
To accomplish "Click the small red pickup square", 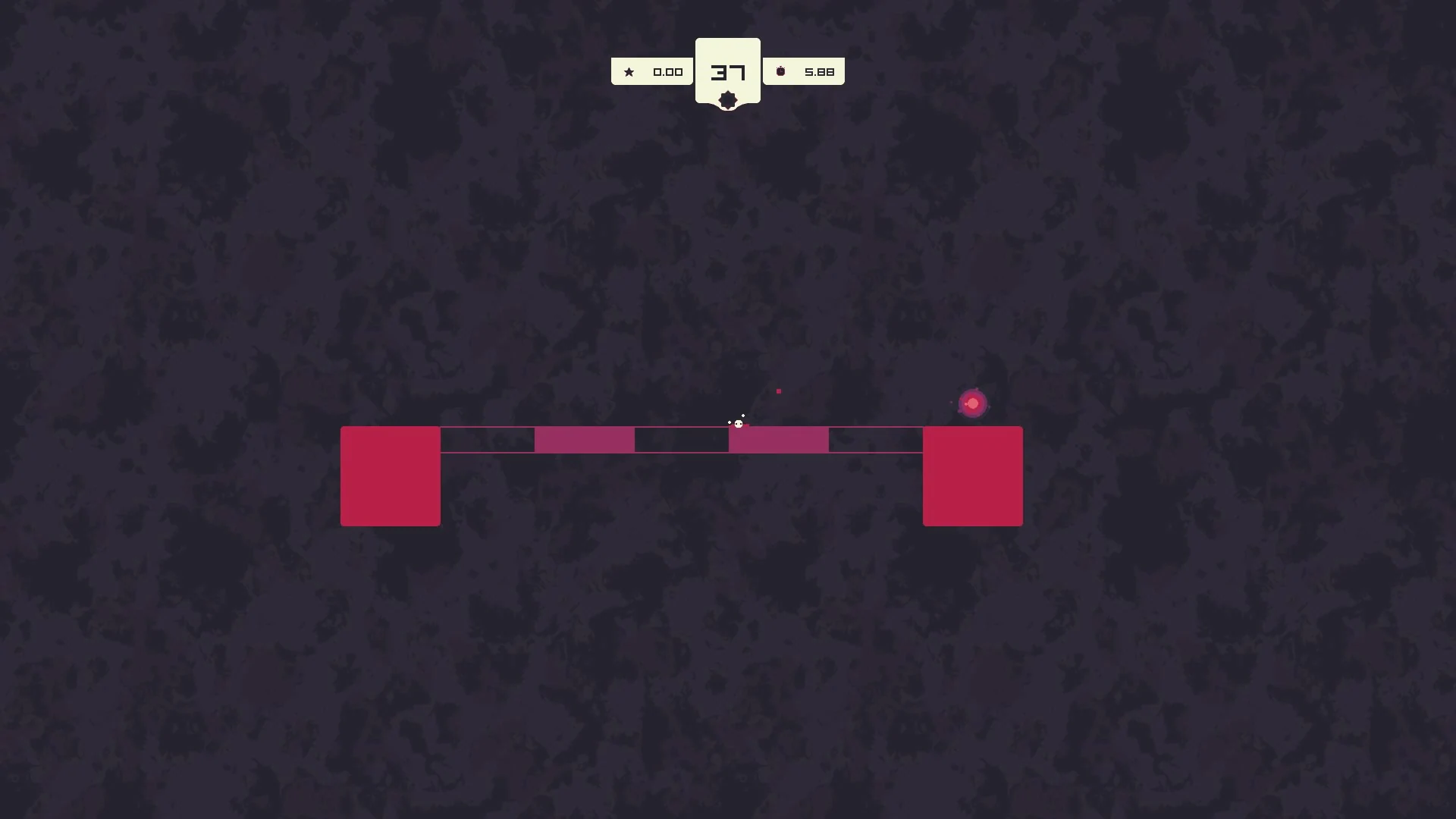I will 779,391.
